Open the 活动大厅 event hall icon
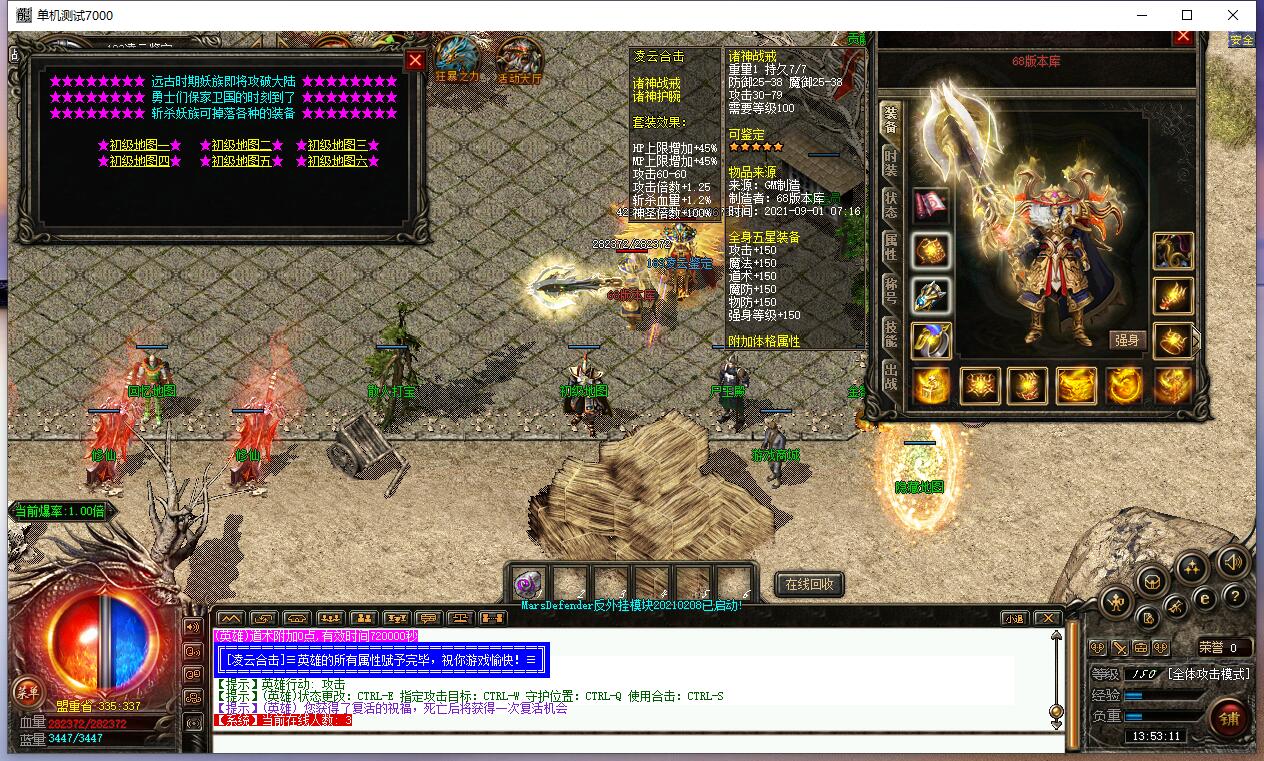1264x761 pixels. click(x=518, y=62)
